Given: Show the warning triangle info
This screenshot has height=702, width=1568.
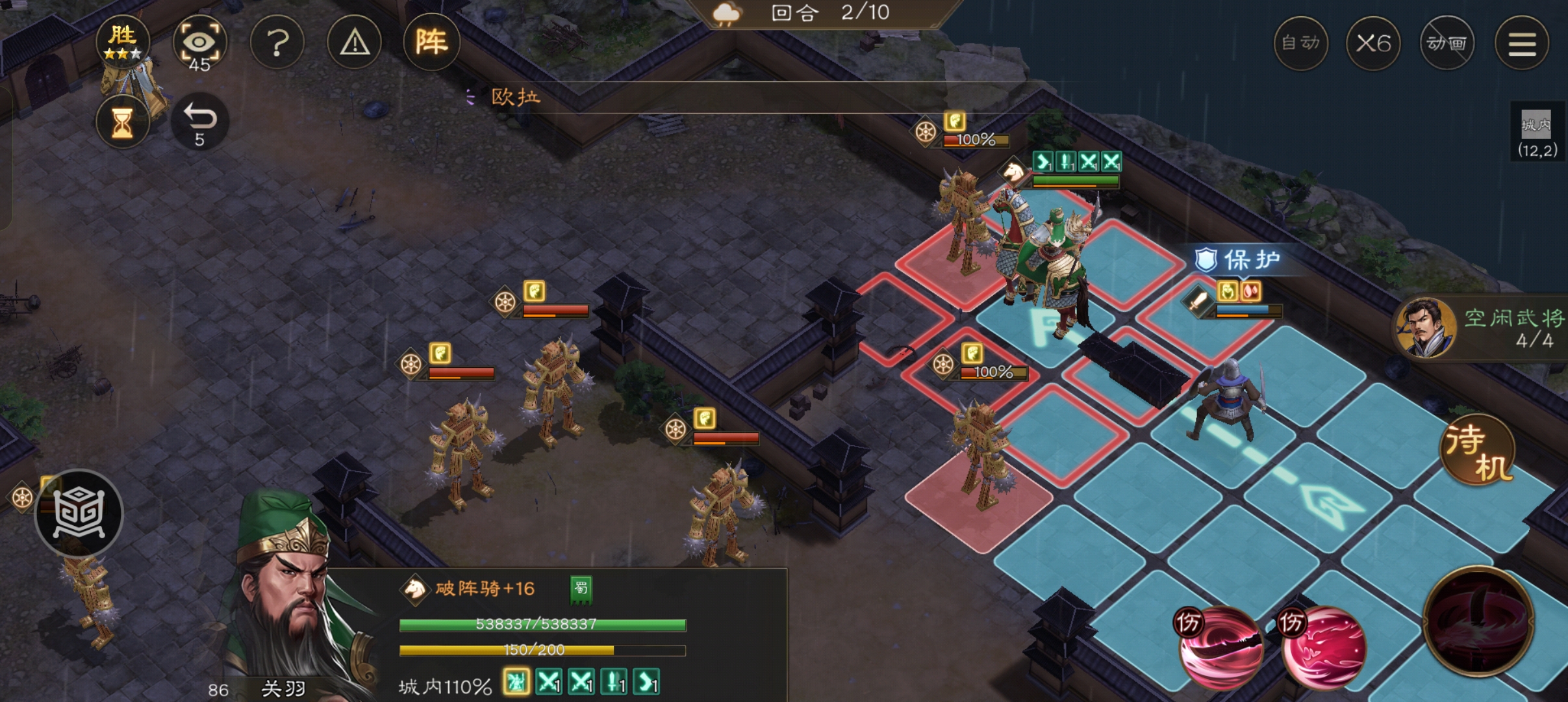Looking at the screenshot, I should pyautogui.click(x=355, y=44).
